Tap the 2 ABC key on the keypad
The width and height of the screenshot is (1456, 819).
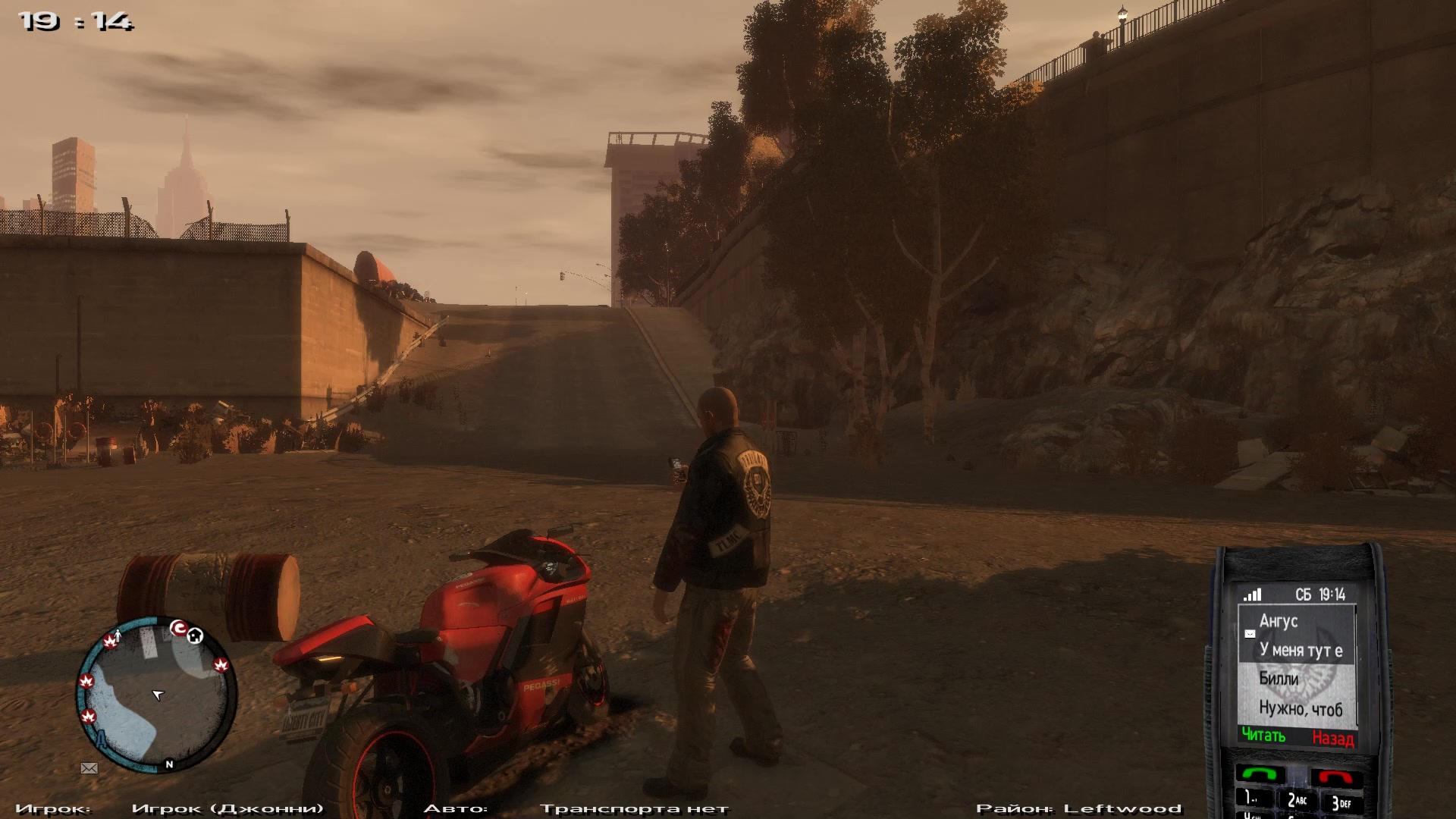[1296, 800]
